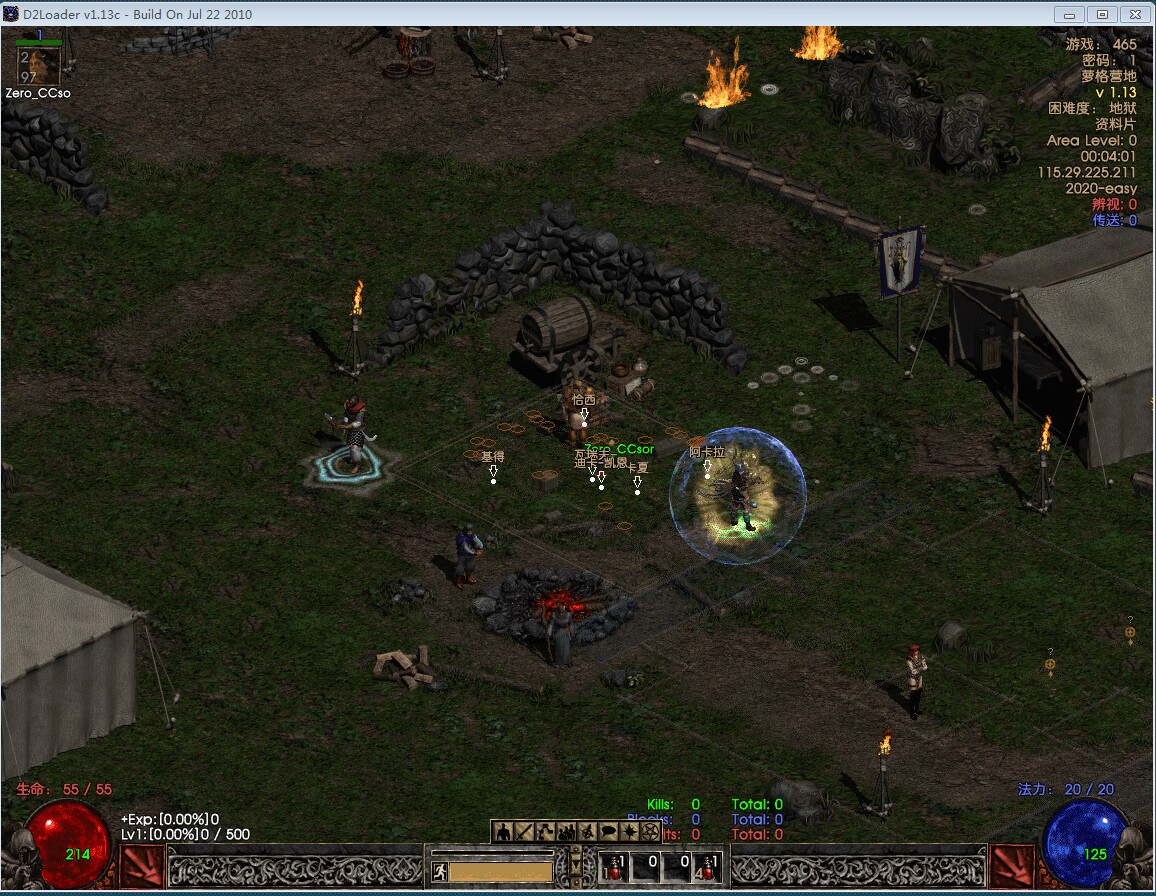Use the red potion in belt slot 4

(709, 866)
